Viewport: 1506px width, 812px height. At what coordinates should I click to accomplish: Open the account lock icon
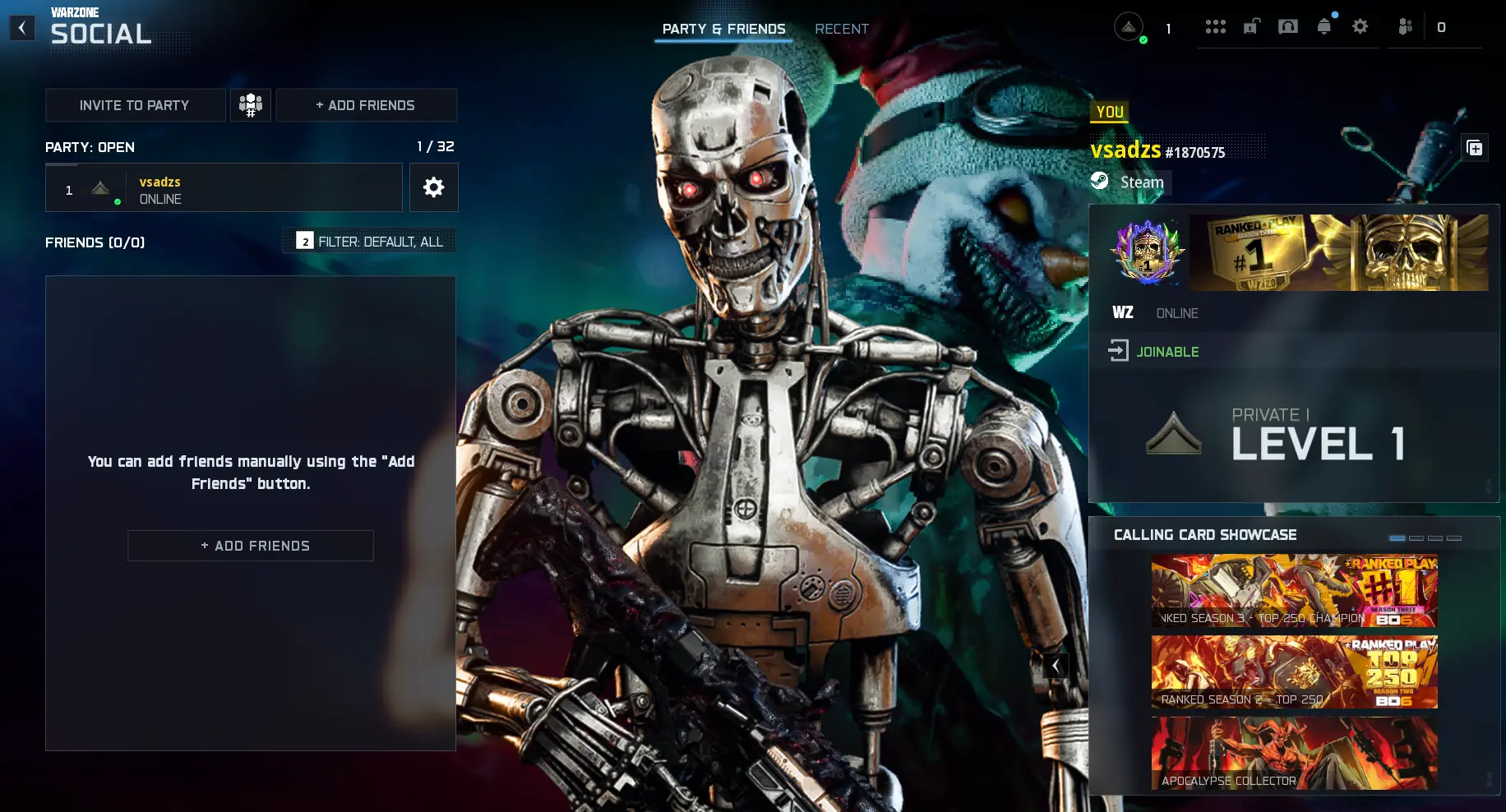point(1250,26)
